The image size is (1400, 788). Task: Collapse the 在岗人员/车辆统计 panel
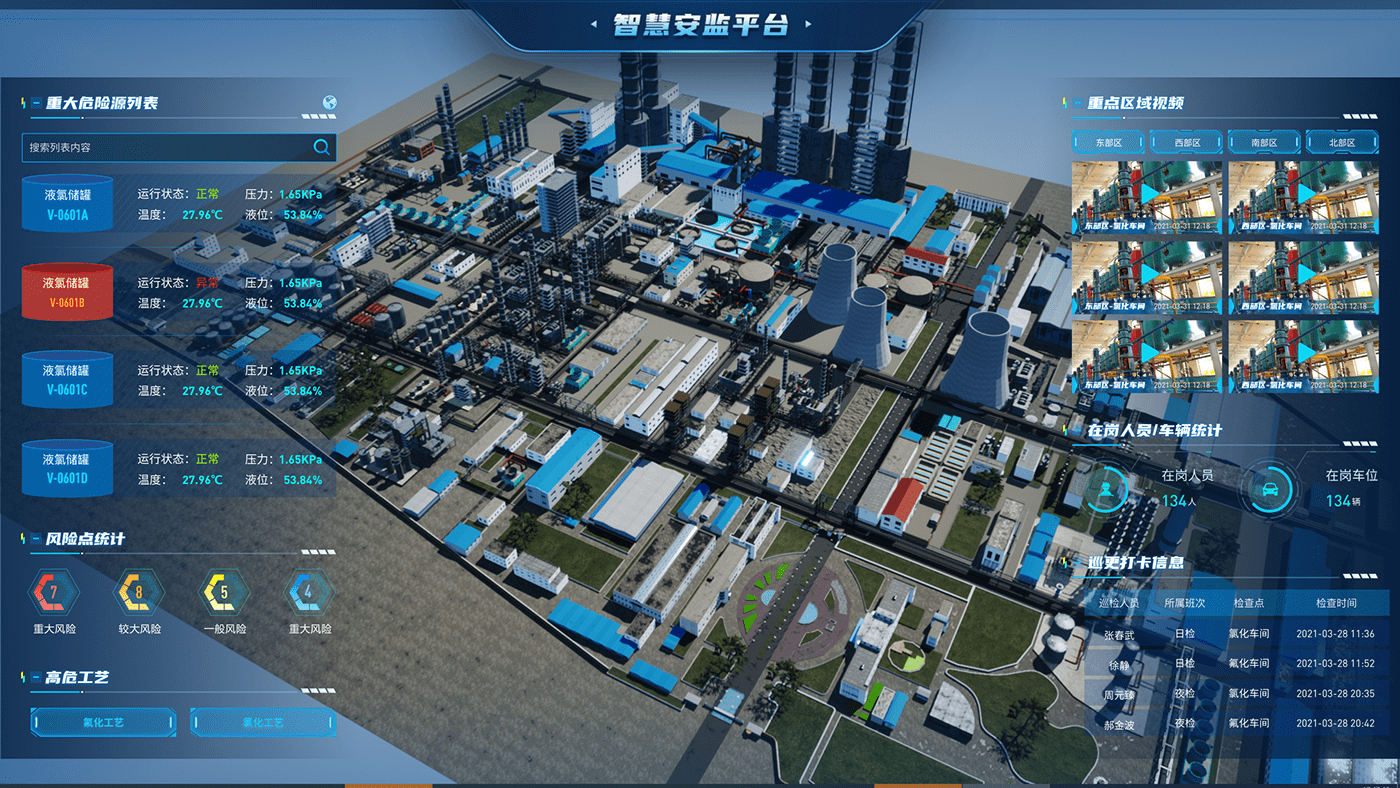[x=1080, y=431]
